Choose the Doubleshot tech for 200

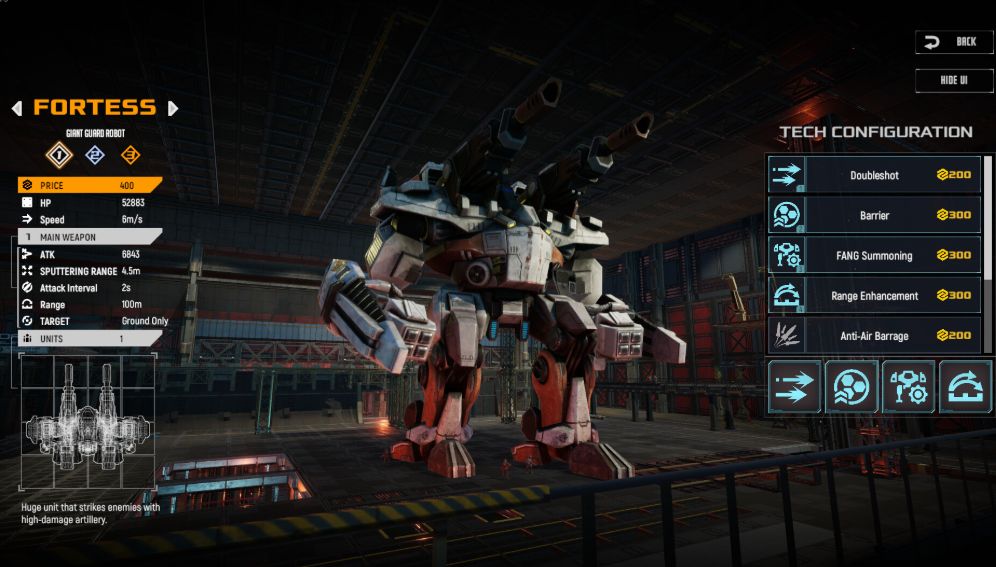[874, 175]
